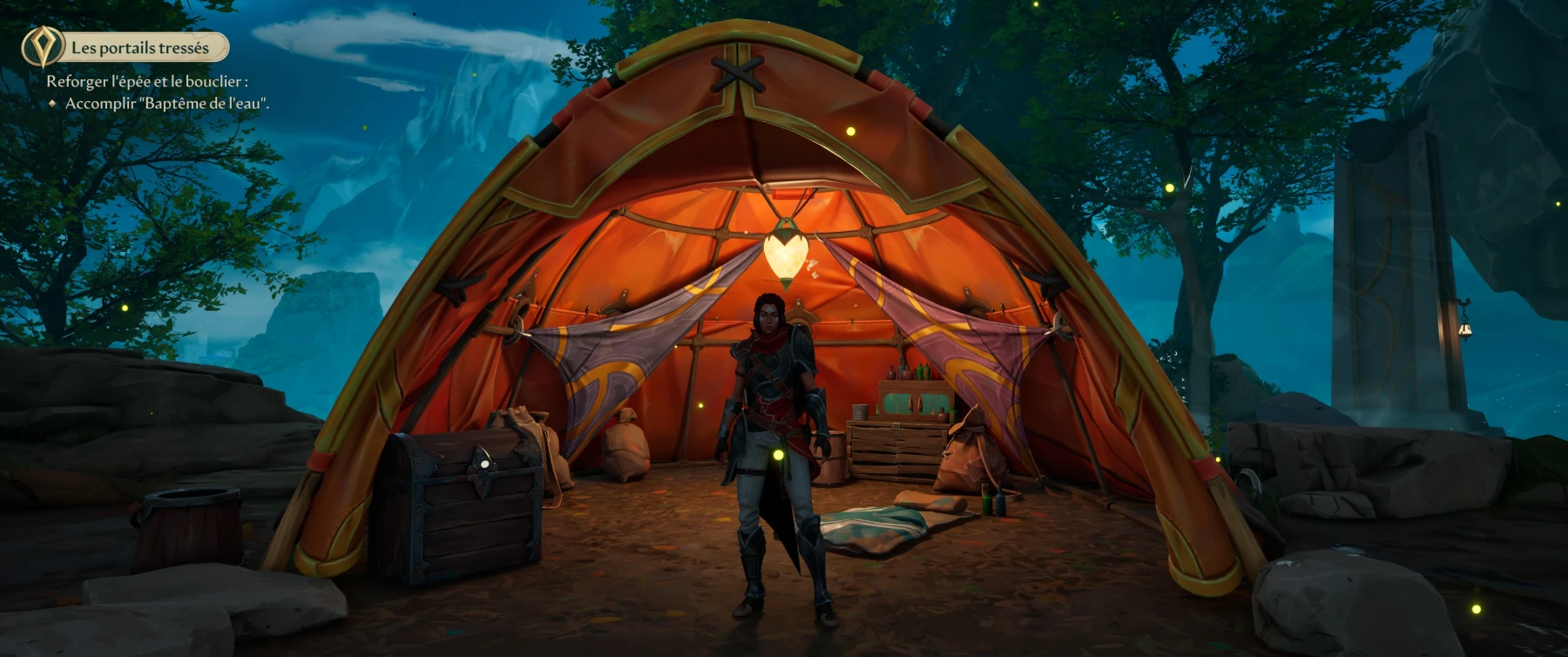Select the diamond bullet beside the objective

(x=55, y=104)
